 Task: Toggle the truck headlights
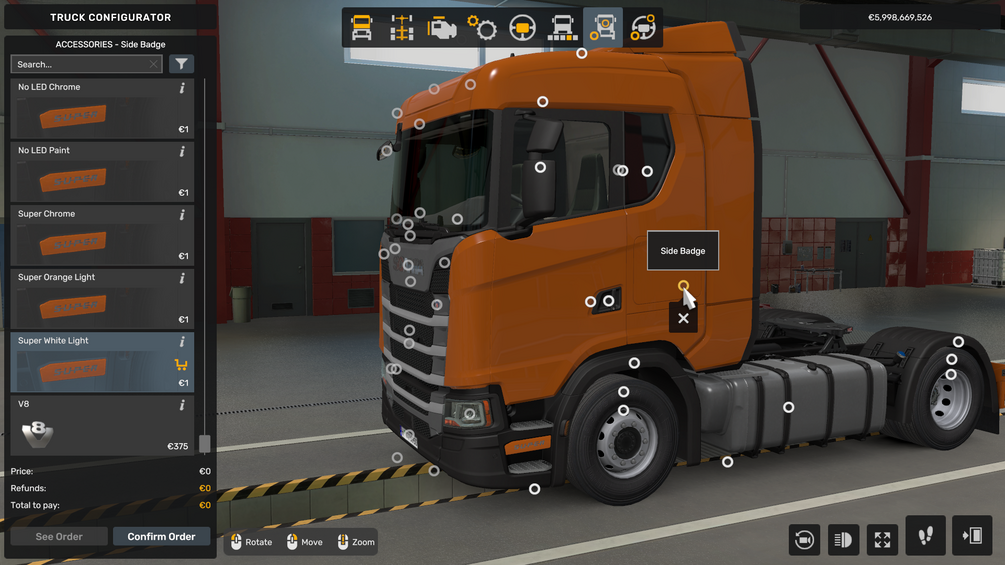(843, 540)
